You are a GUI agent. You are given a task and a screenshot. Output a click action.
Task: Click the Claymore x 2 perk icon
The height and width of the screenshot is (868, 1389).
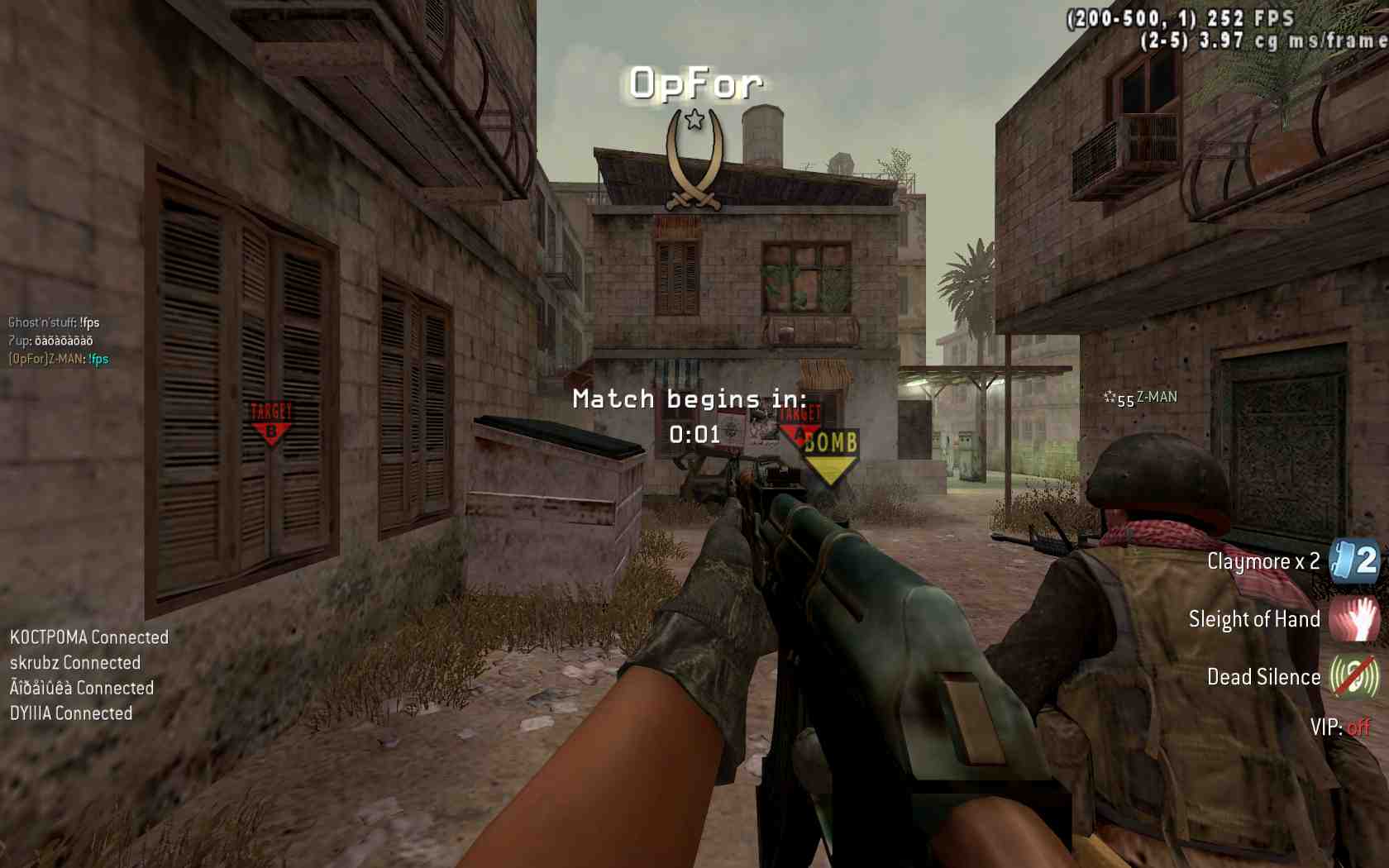[1354, 561]
